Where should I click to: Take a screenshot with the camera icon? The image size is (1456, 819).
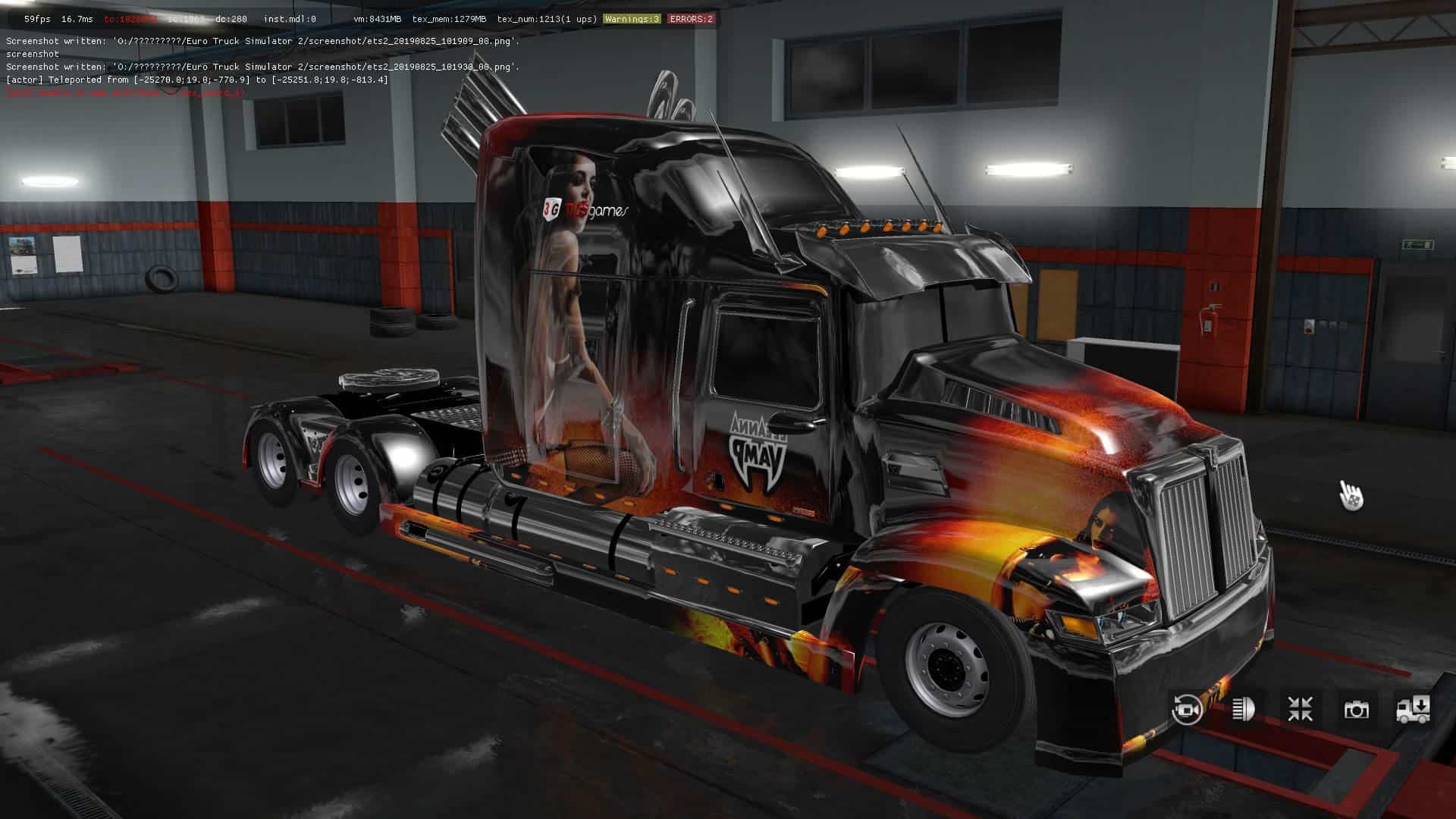(1357, 709)
